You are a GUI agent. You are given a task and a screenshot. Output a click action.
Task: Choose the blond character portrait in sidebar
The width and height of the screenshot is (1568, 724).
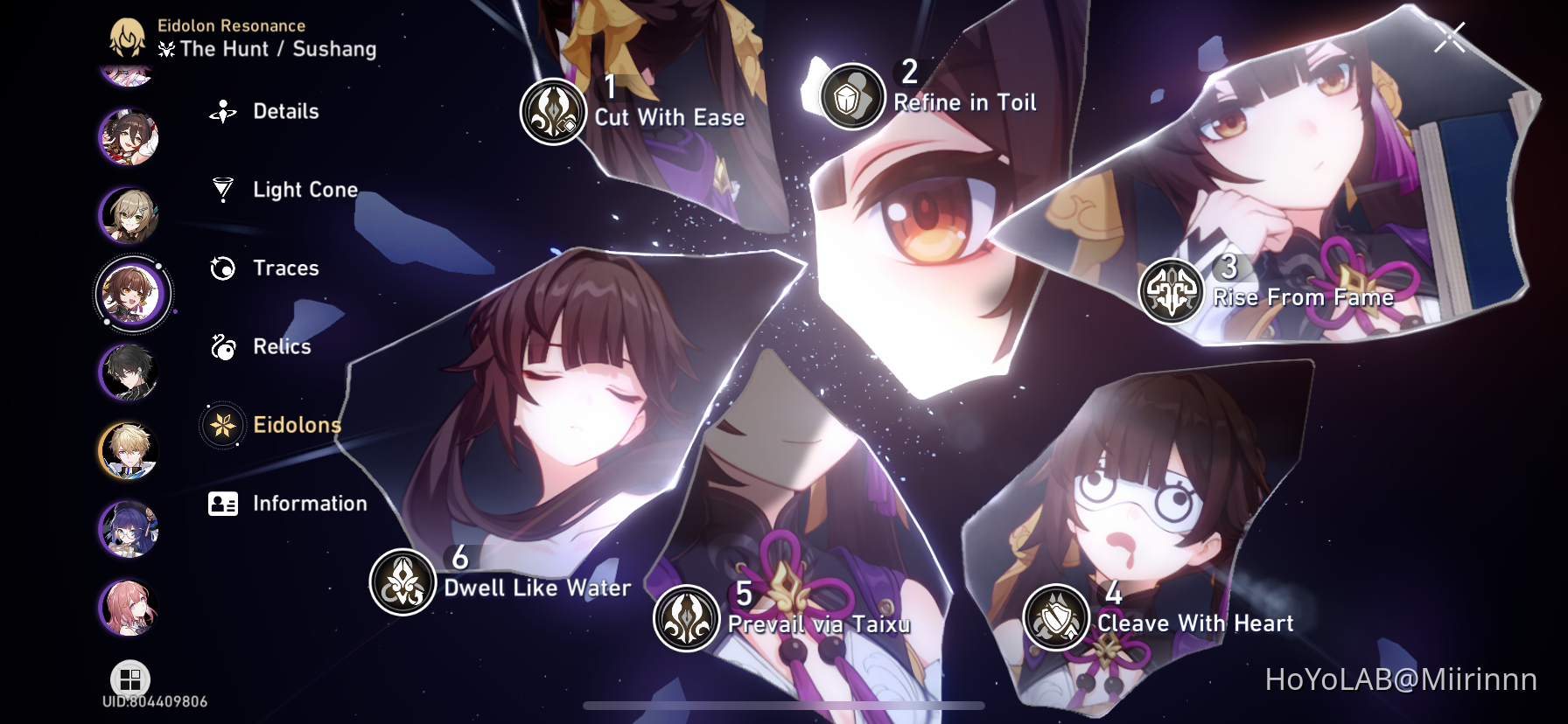tap(131, 450)
